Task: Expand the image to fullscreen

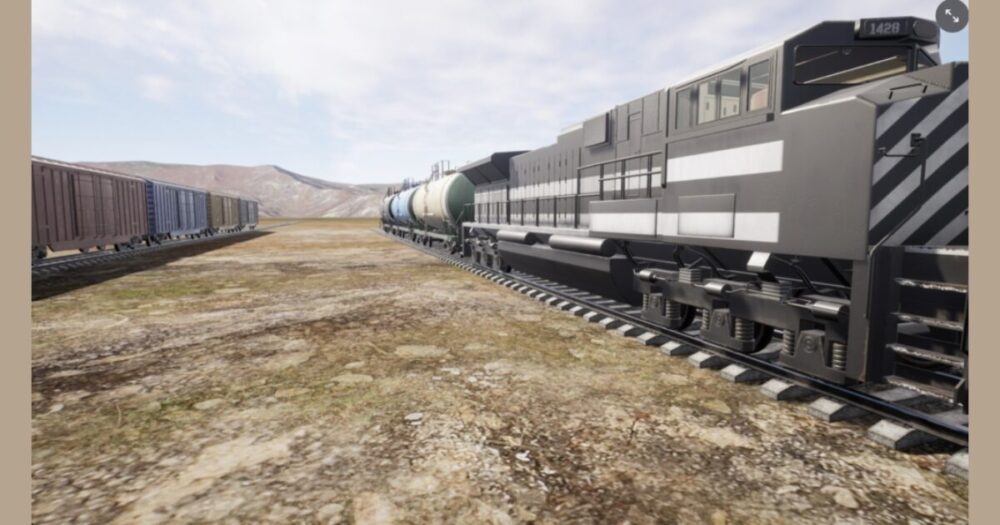Action: [951, 15]
